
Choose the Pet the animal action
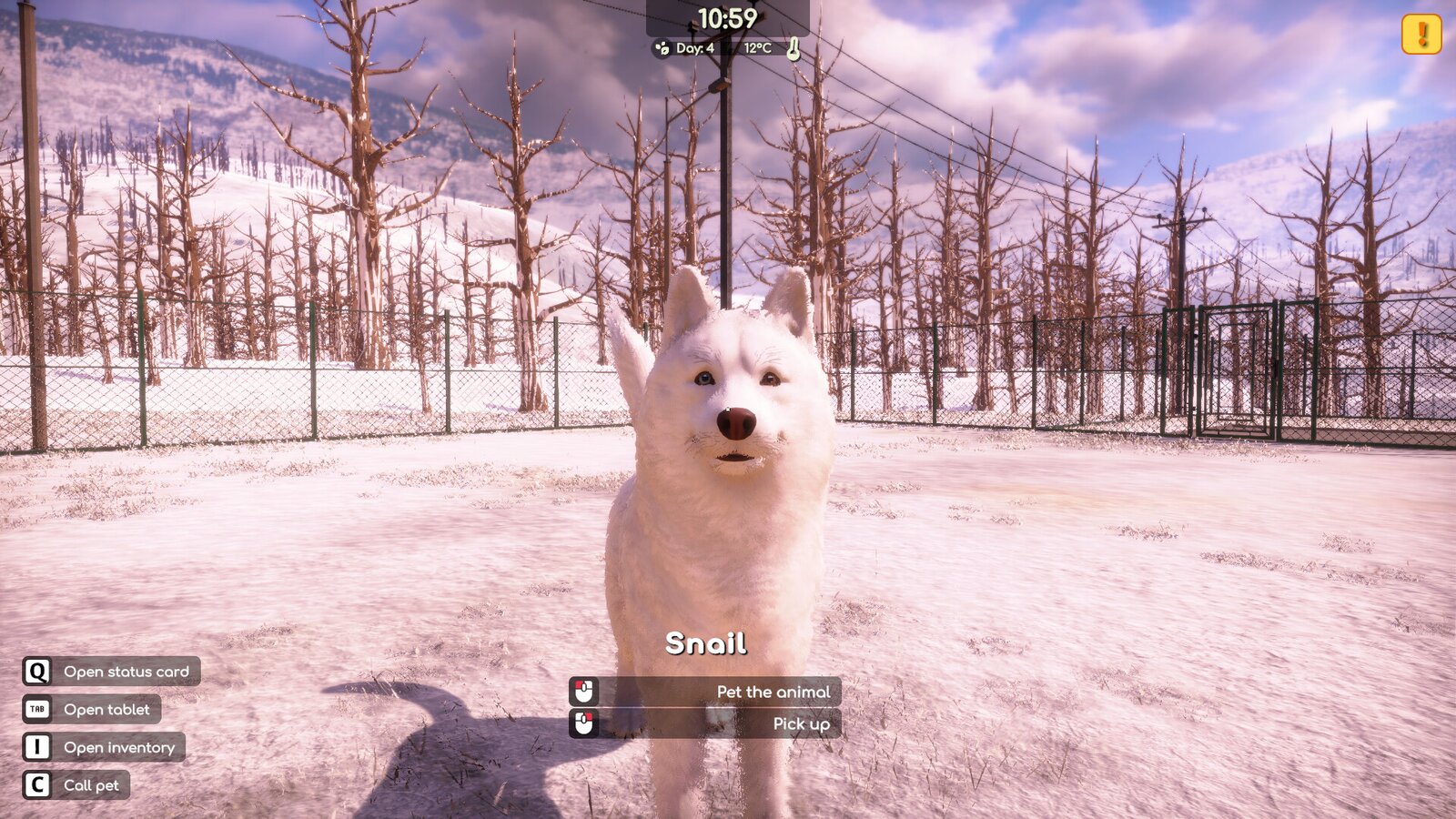pyautogui.click(x=773, y=692)
